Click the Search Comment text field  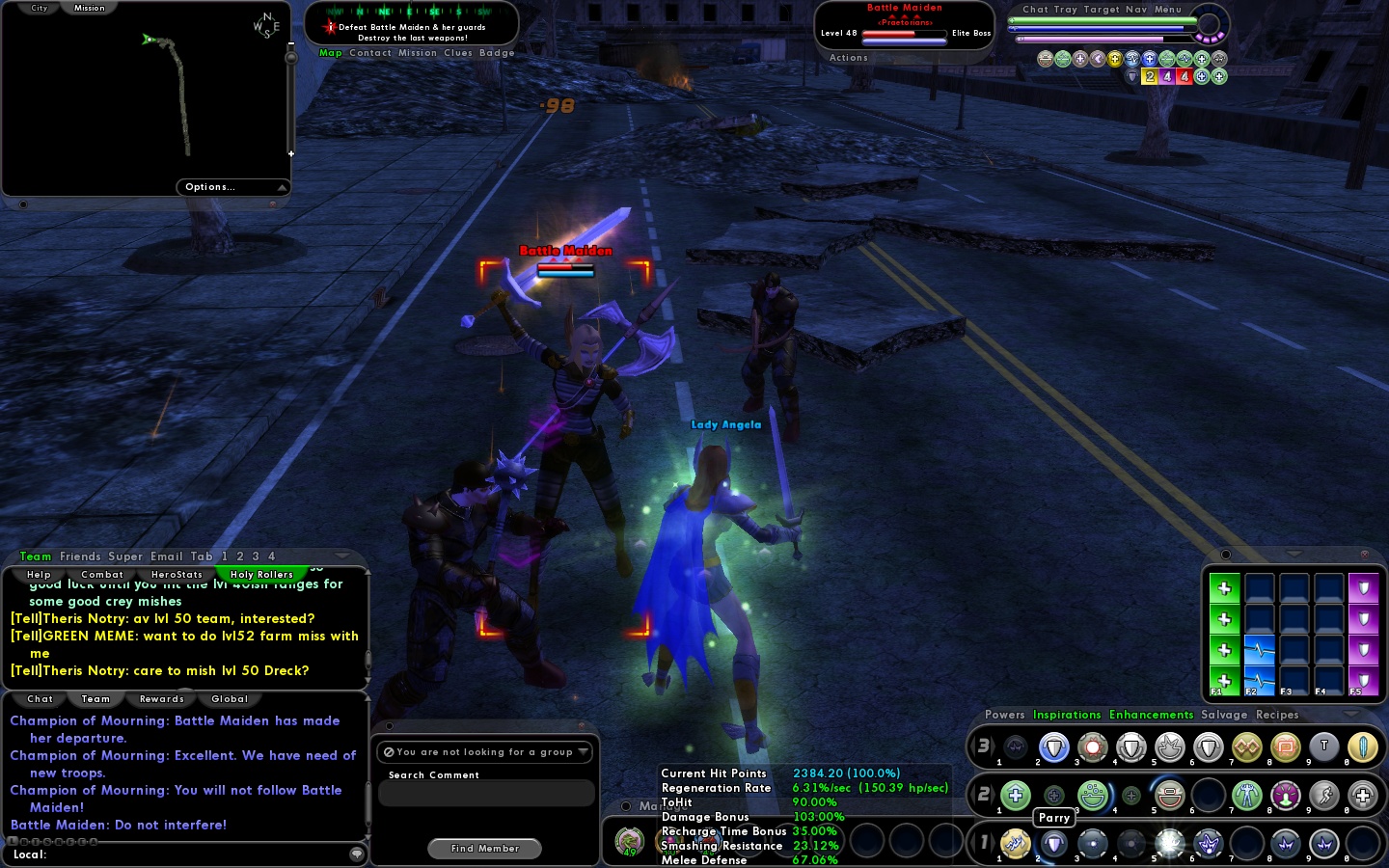tap(486, 794)
